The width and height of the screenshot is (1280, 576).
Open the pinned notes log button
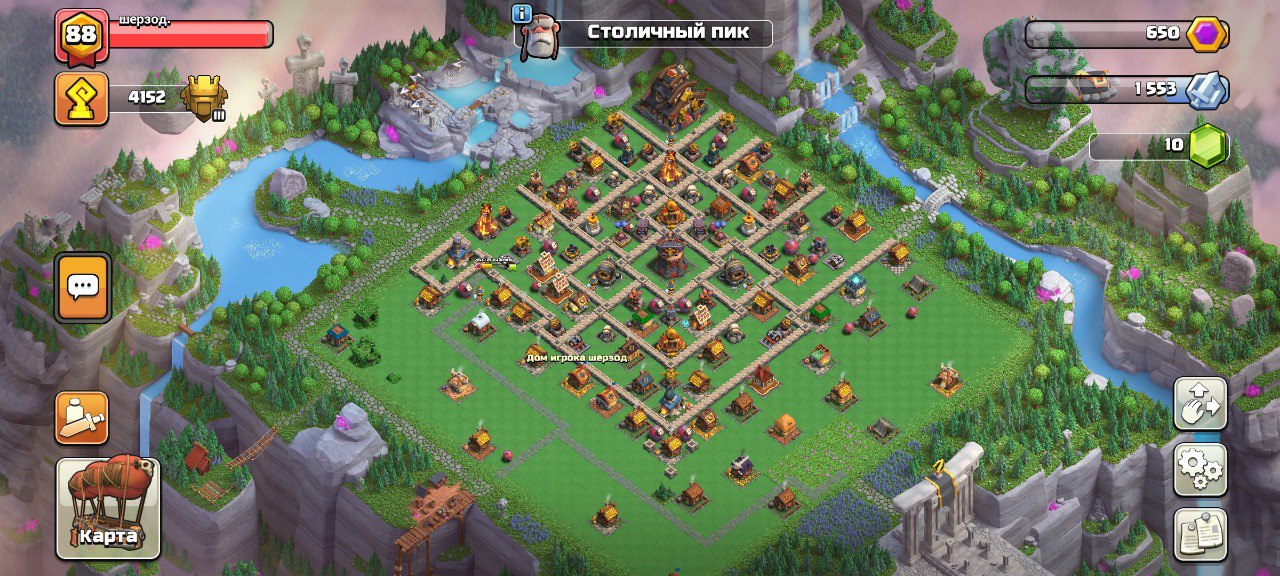1200,534
